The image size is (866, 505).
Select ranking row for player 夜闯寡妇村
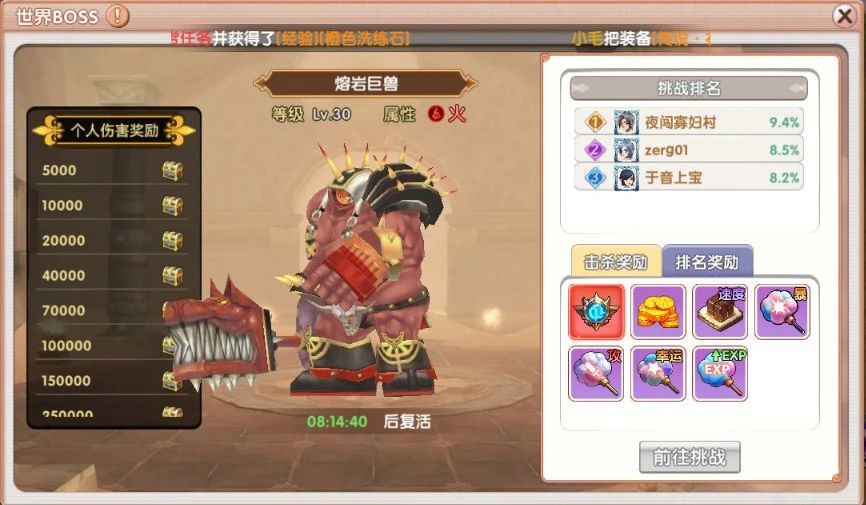(x=689, y=122)
